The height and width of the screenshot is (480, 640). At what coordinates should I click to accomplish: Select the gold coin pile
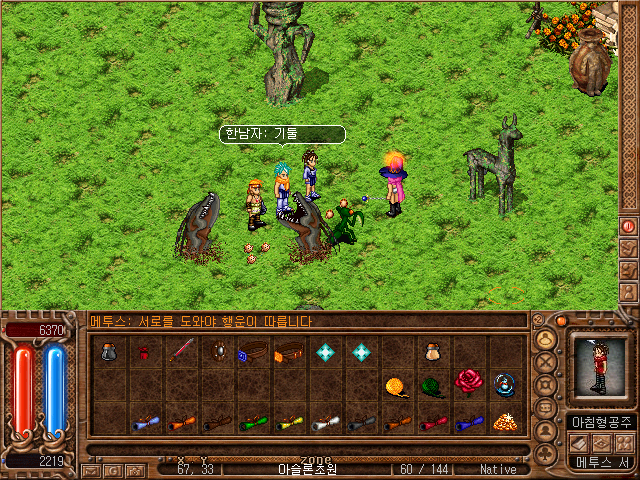tap(504, 421)
